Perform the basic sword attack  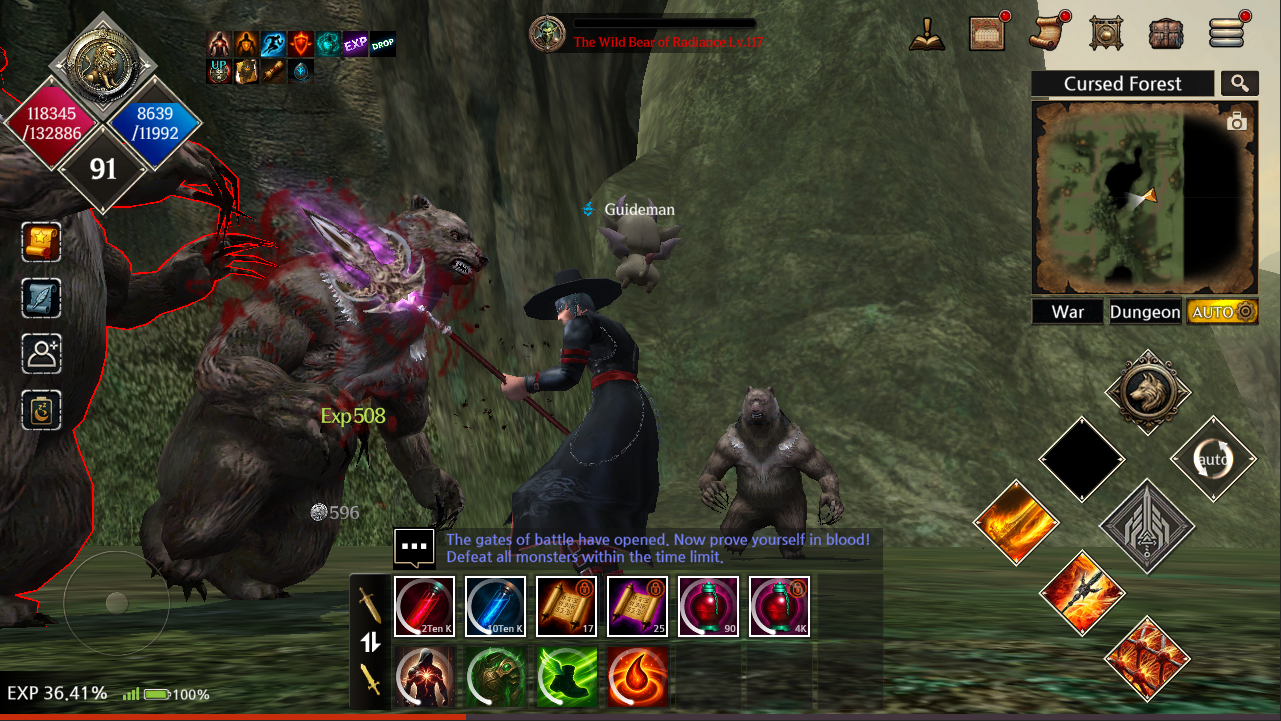1146,526
